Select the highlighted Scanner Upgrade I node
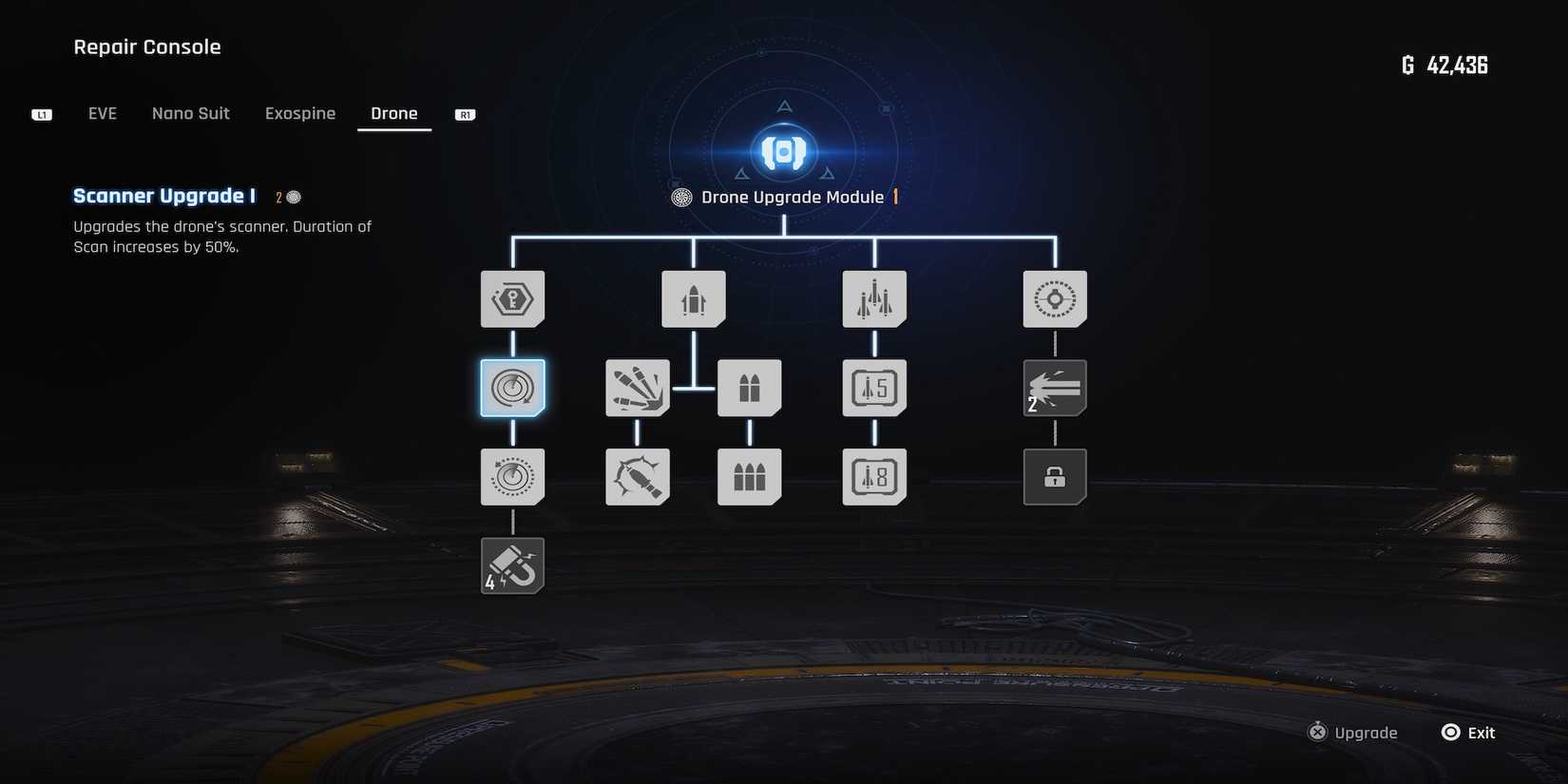This screenshot has width=1568, height=784. point(512,388)
